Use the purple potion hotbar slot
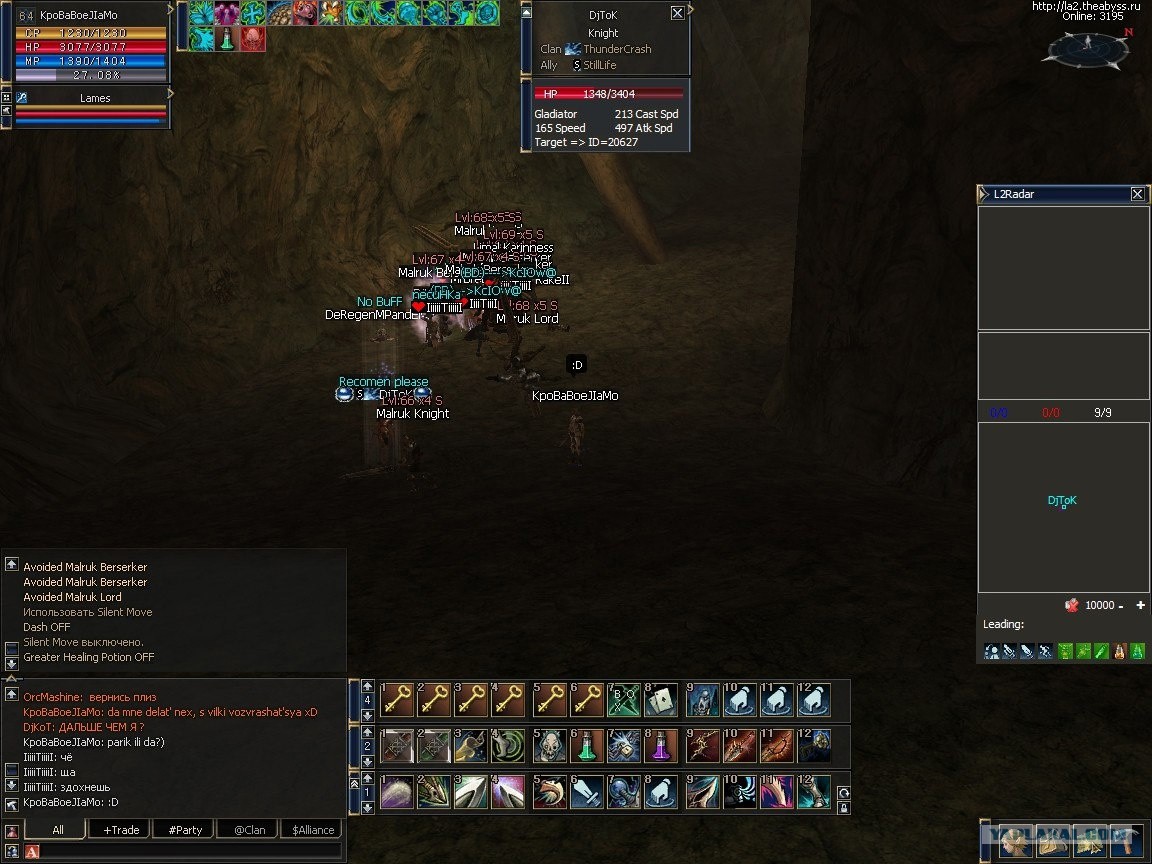This screenshot has height=864, width=1152. (664, 745)
